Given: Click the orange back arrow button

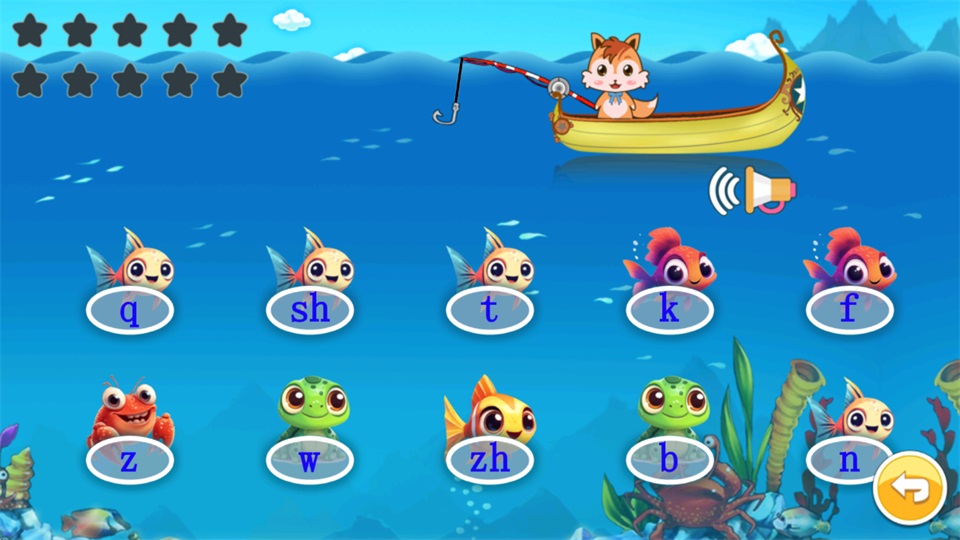Looking at the screenshot, I should pos(909,489).
